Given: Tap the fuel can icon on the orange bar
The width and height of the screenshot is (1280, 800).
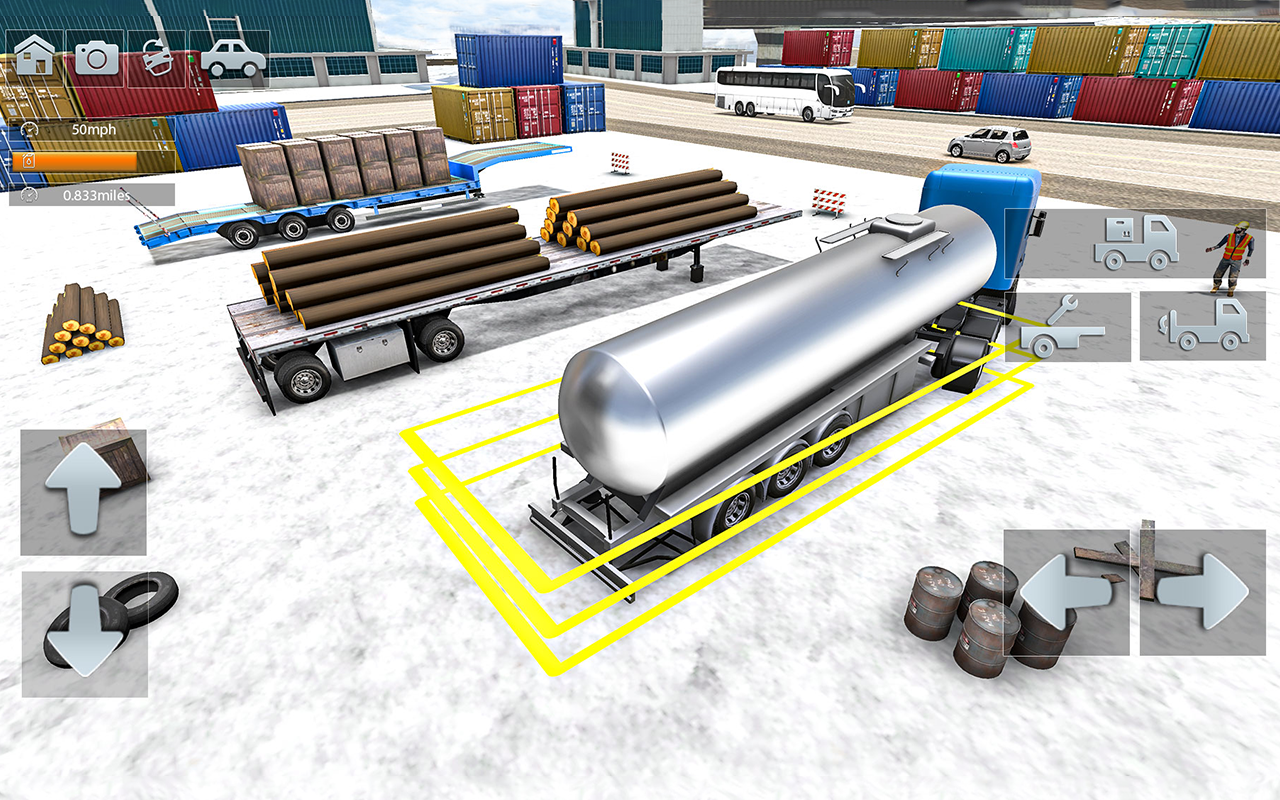Looking at the screenshot, I should [27, 160].
